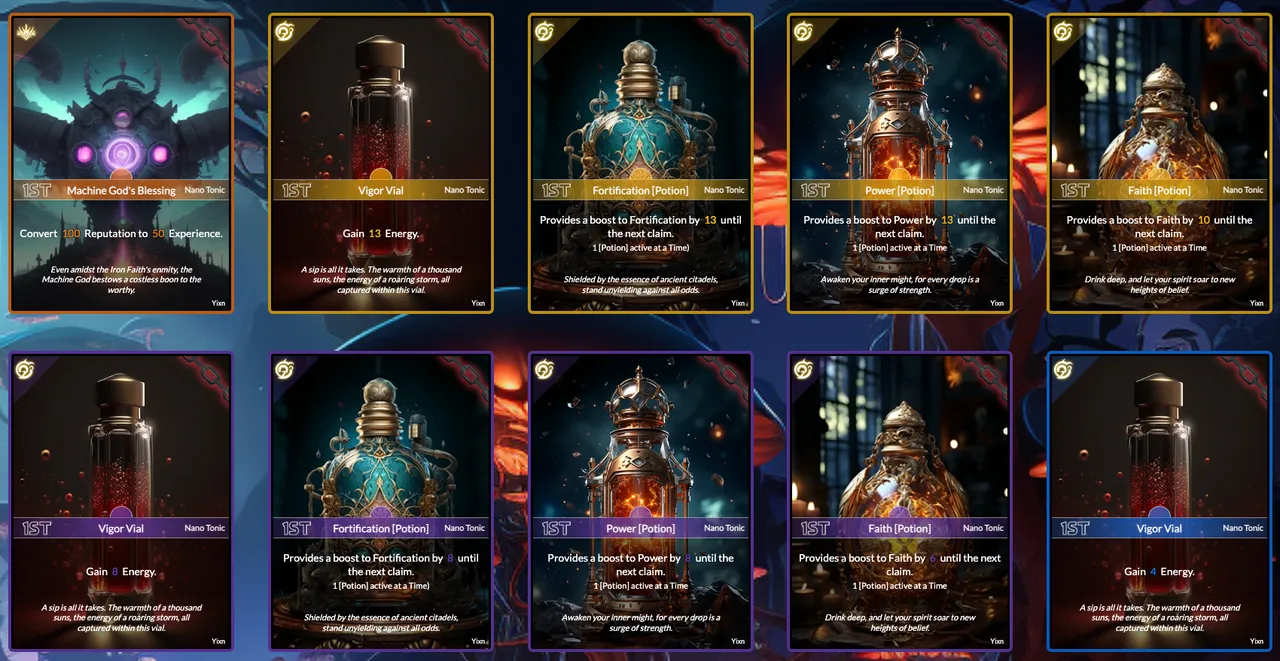Click the Fortification Potion with 8 boost
1280x661 pixels.
381,501
